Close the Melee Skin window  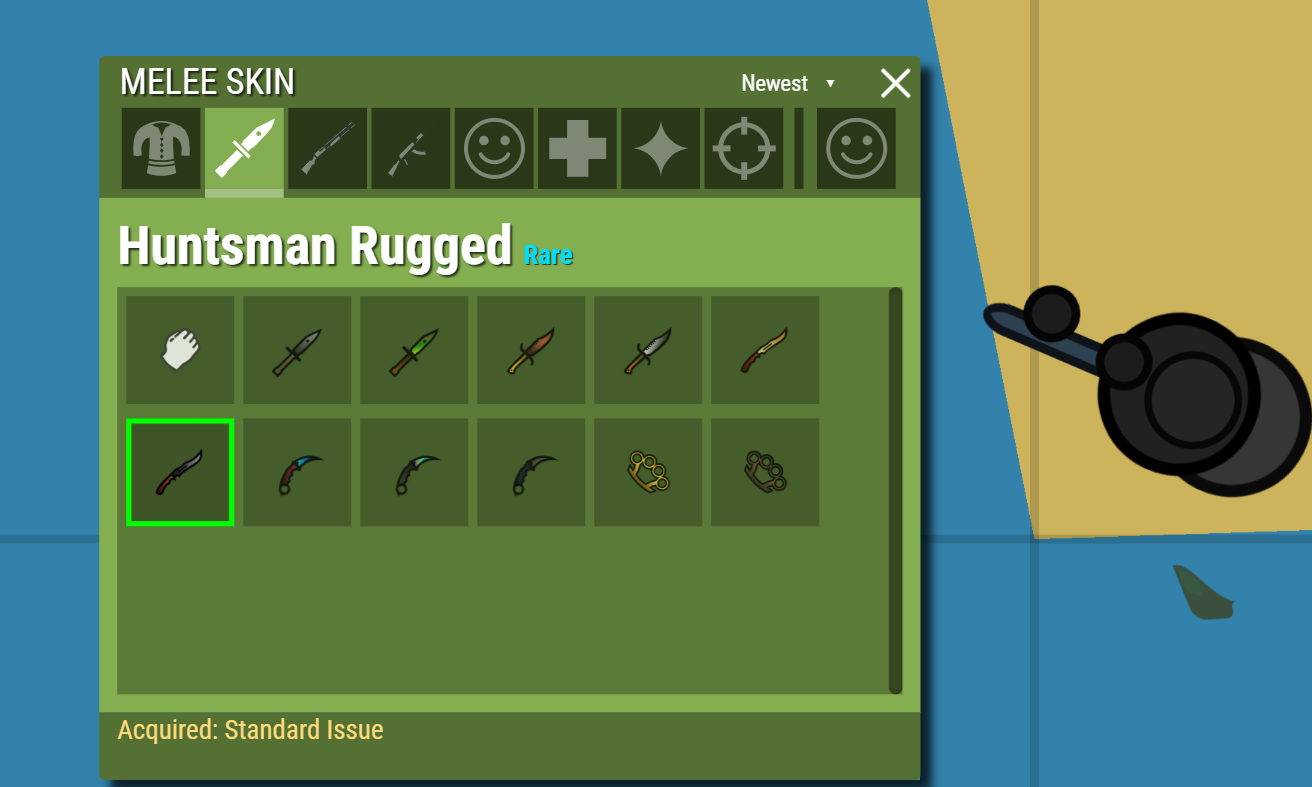click(895, 84)
